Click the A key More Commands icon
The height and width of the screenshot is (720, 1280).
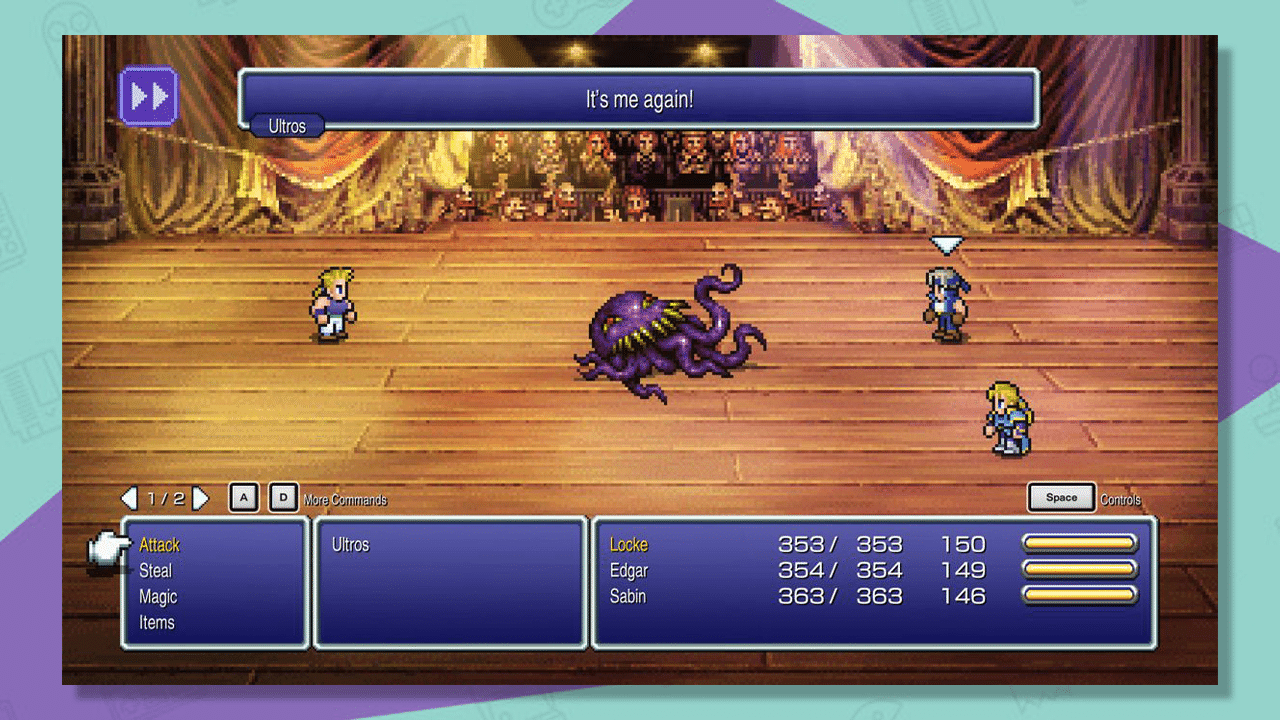point(243,496)
